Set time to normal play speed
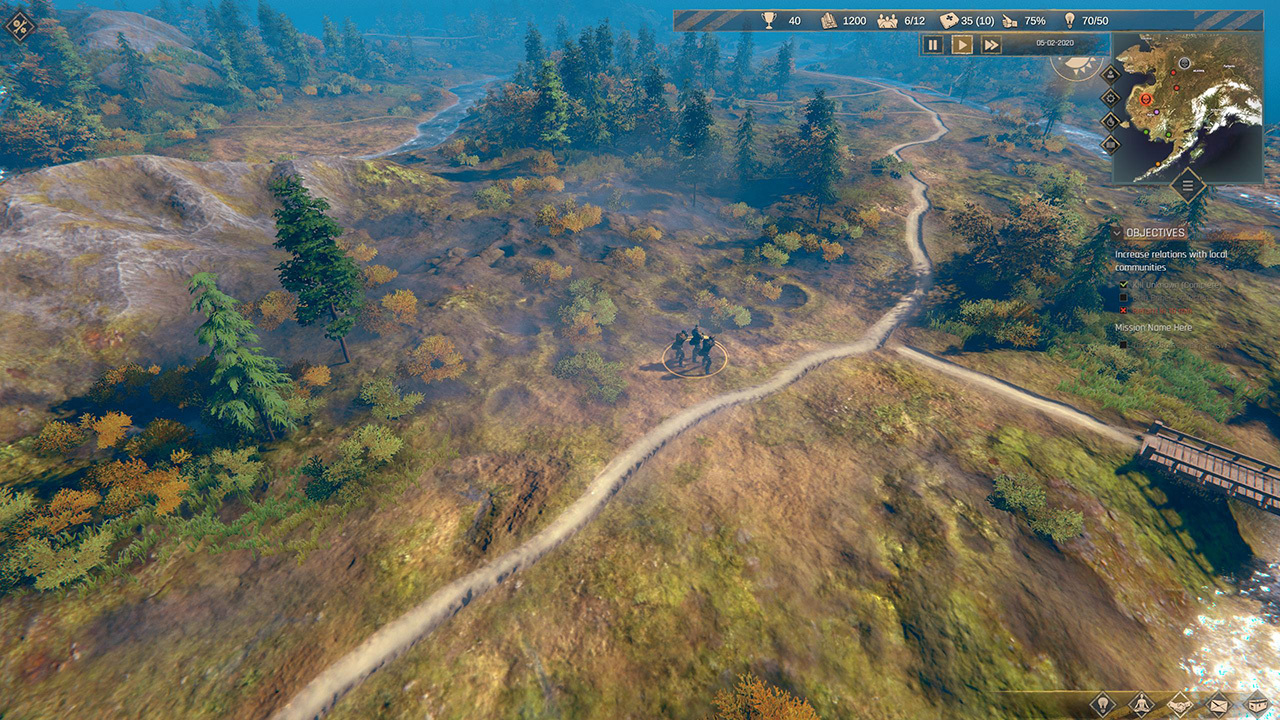This screenshot has width=1280, height=720. (x=962, y=44)
